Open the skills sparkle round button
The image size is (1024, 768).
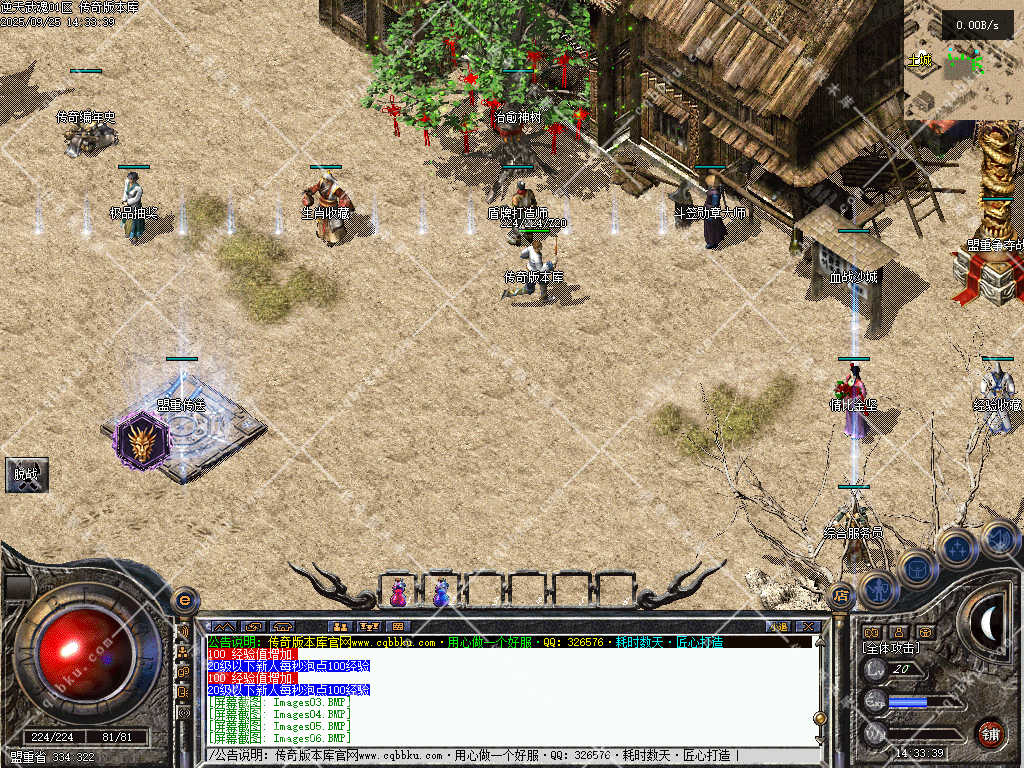[957, 548]
